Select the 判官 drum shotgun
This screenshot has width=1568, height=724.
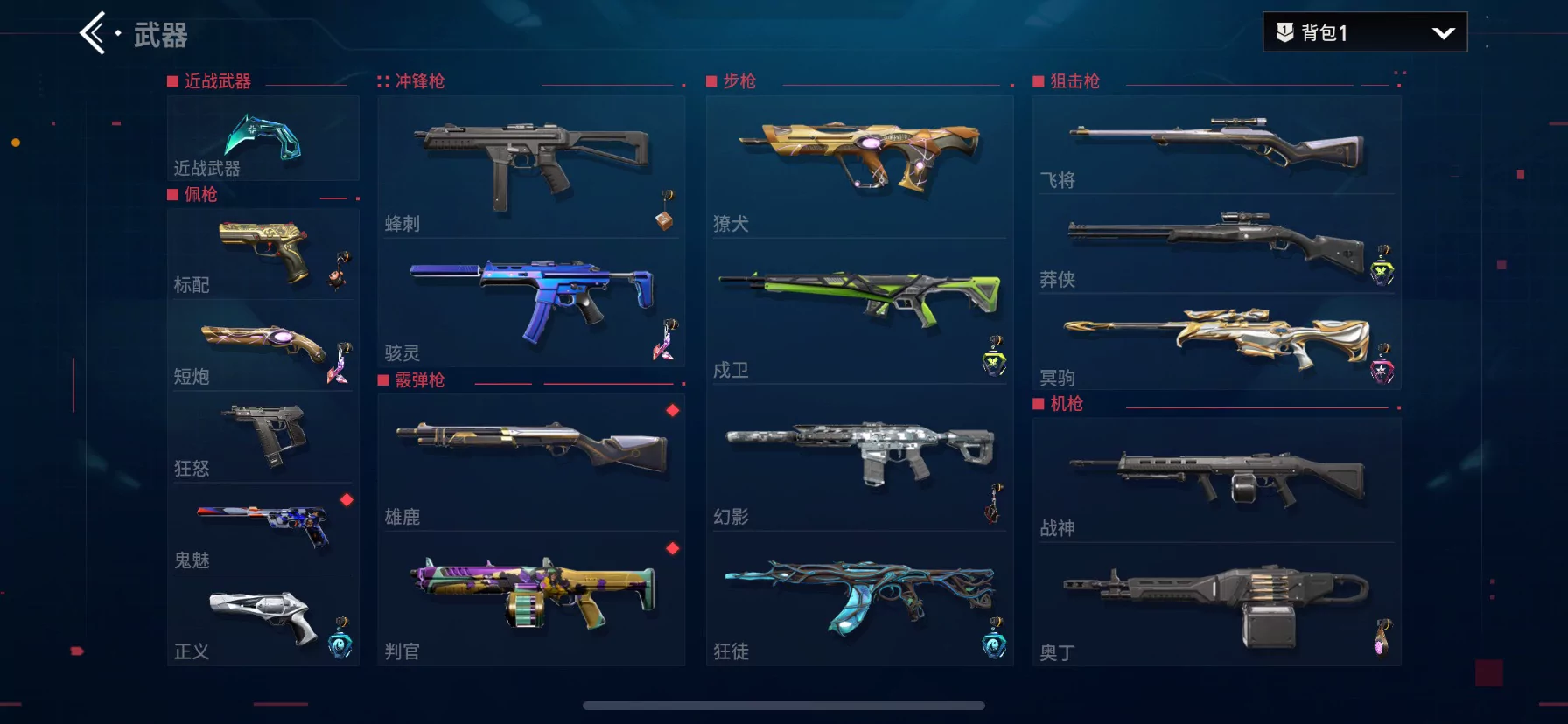pyautogui.click(x=530, y=598)
